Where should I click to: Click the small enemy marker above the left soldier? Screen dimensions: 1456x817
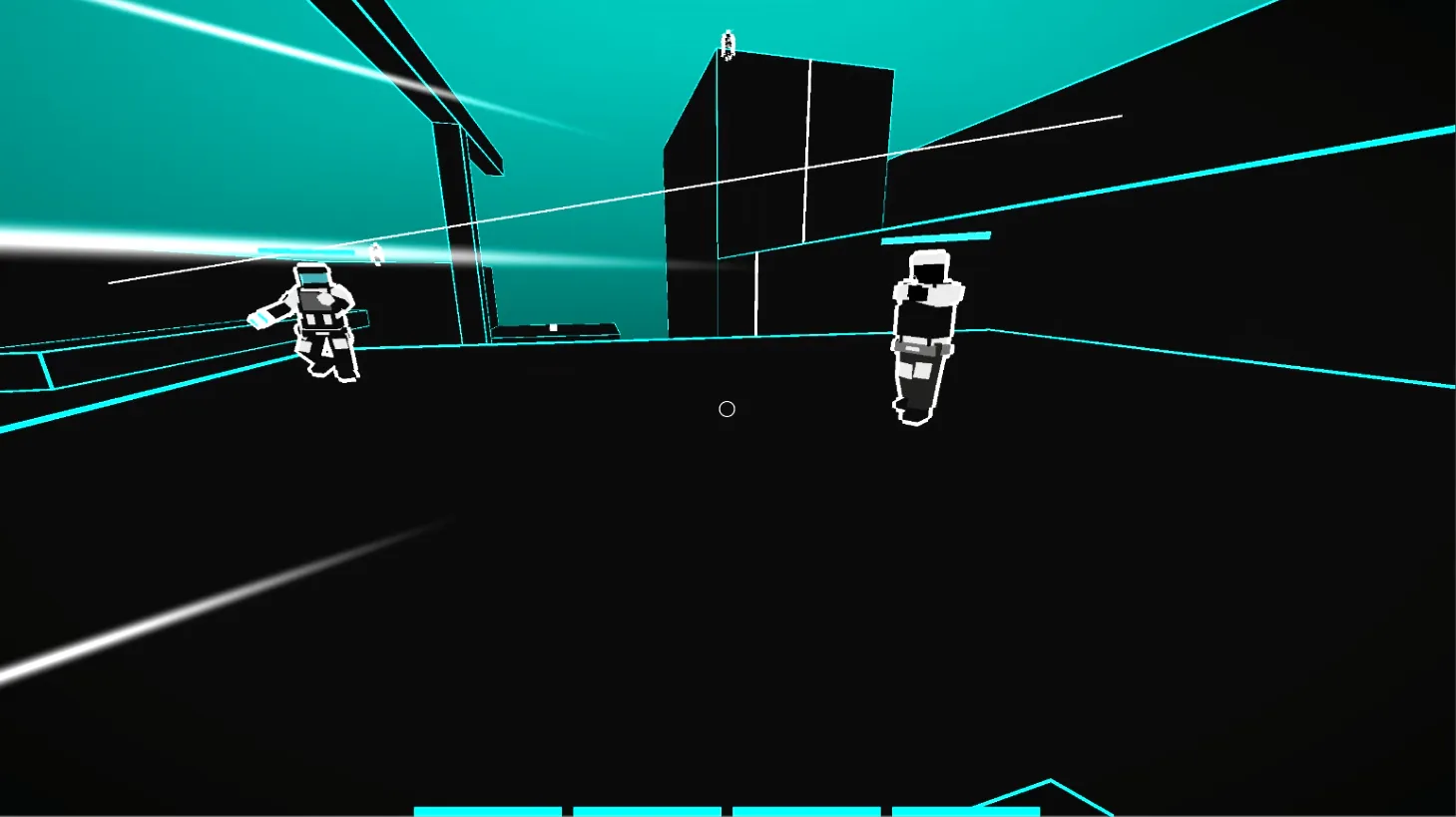(x=375, y=255)
